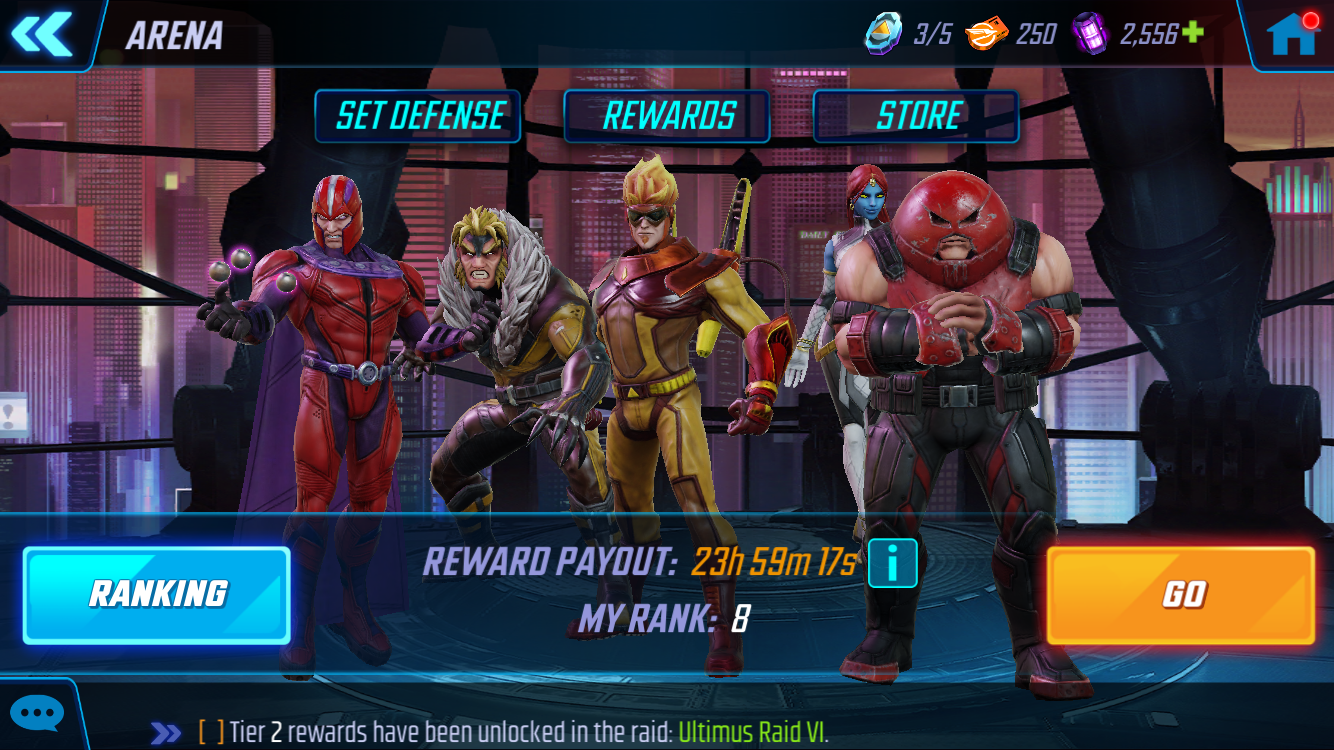Open the Set Defense screen
The height and width of the screenshot is (750, 1334).
(x=418, y=116)
